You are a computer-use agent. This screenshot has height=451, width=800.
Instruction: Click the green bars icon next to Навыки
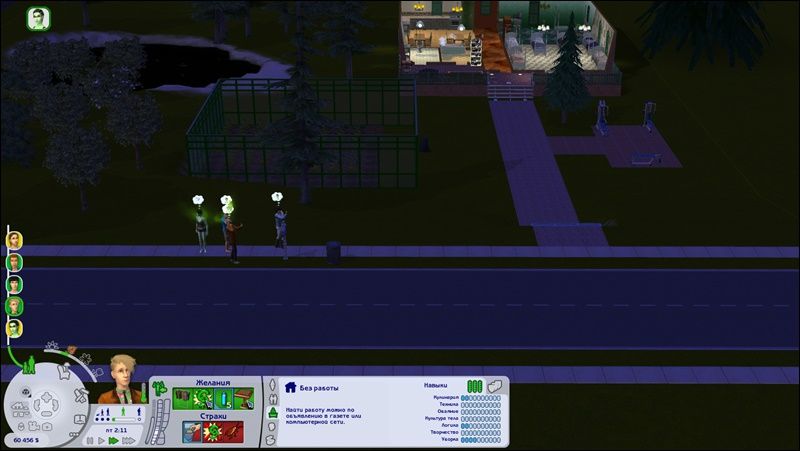coord(474,385)
